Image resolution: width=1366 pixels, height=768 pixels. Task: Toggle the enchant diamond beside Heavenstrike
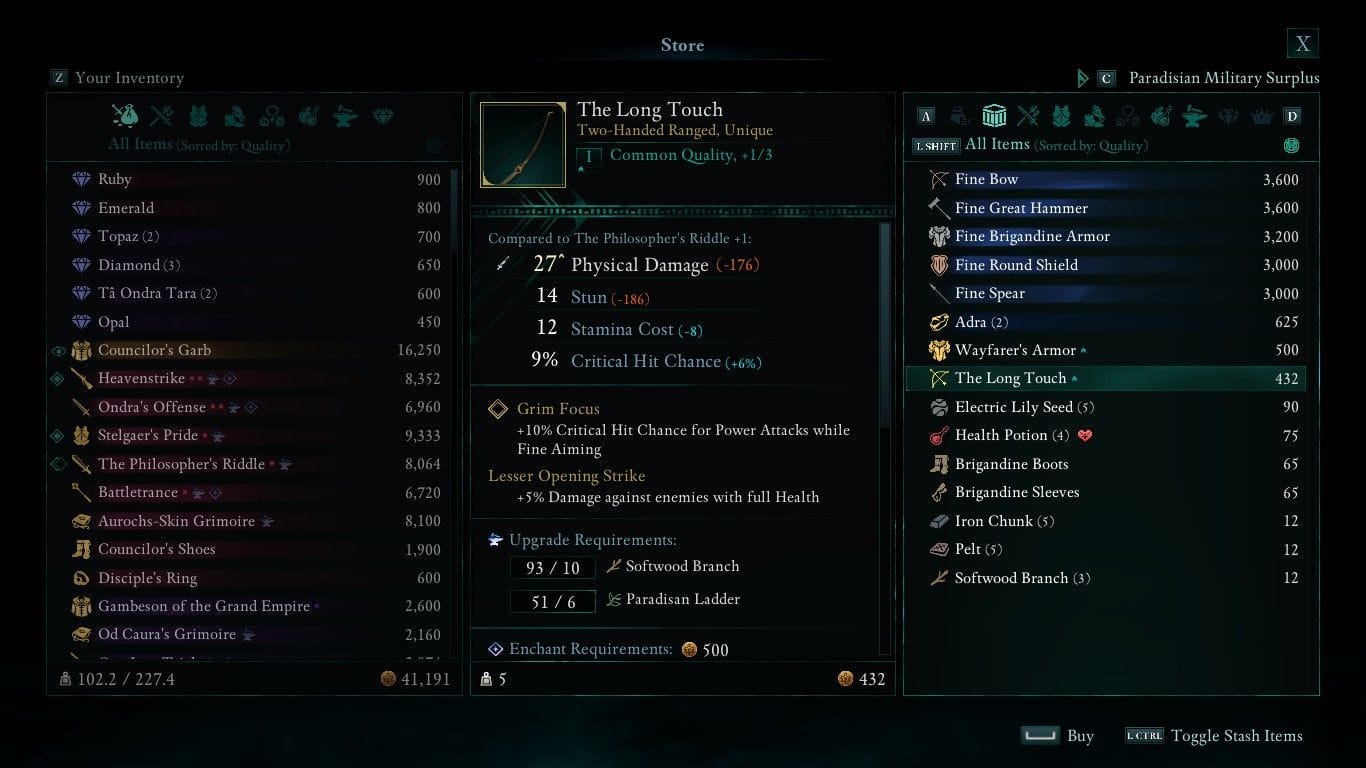(59, 379)
